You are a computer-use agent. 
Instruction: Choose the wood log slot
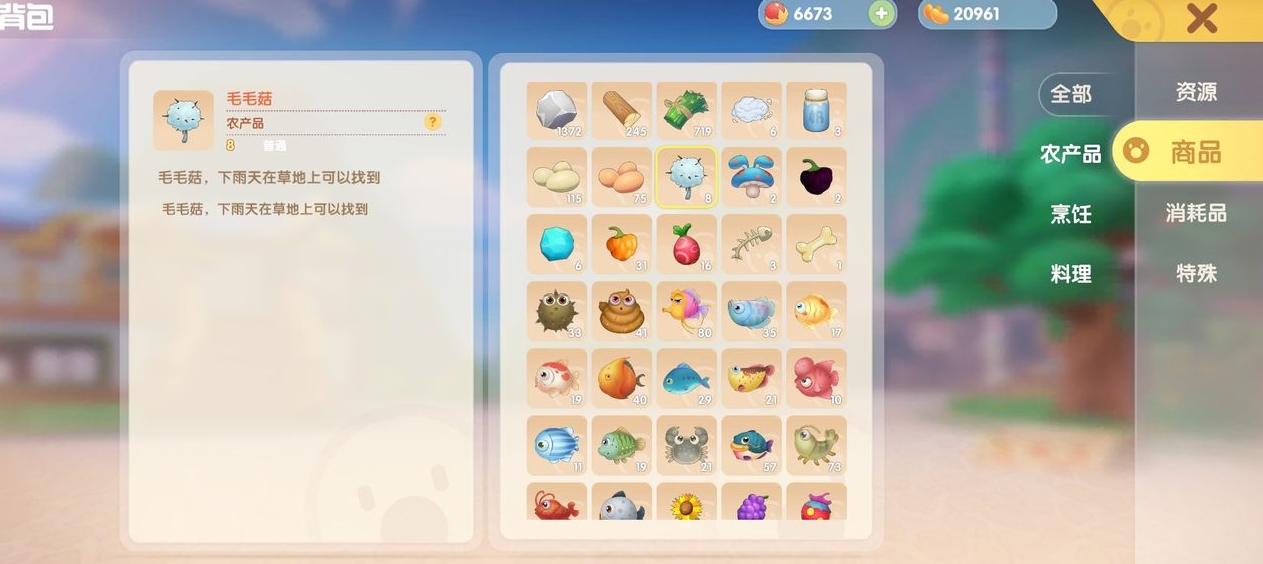click(621, 110)
